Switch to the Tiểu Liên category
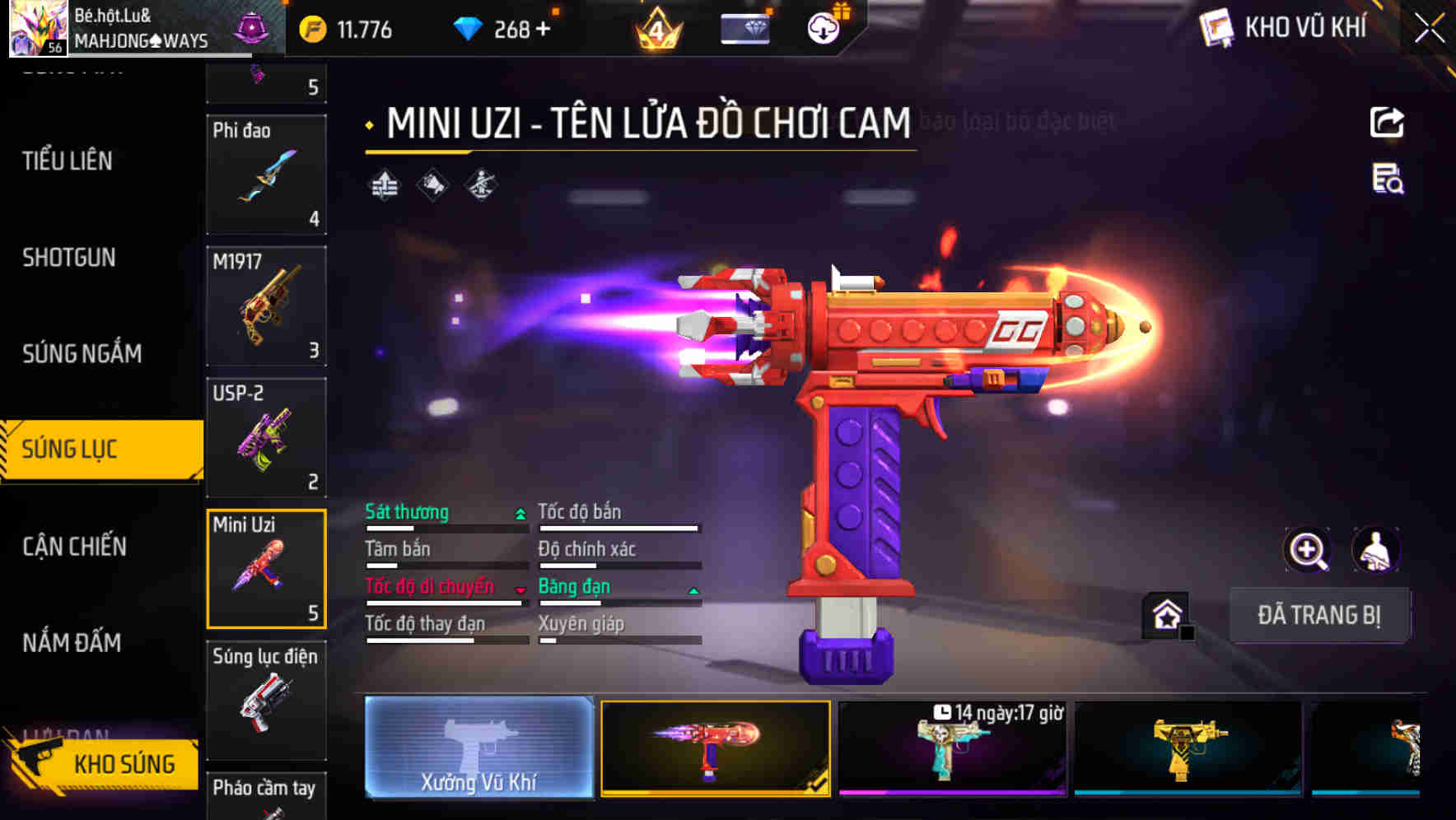The image size is (1456, 820). [x=68, y=161]
